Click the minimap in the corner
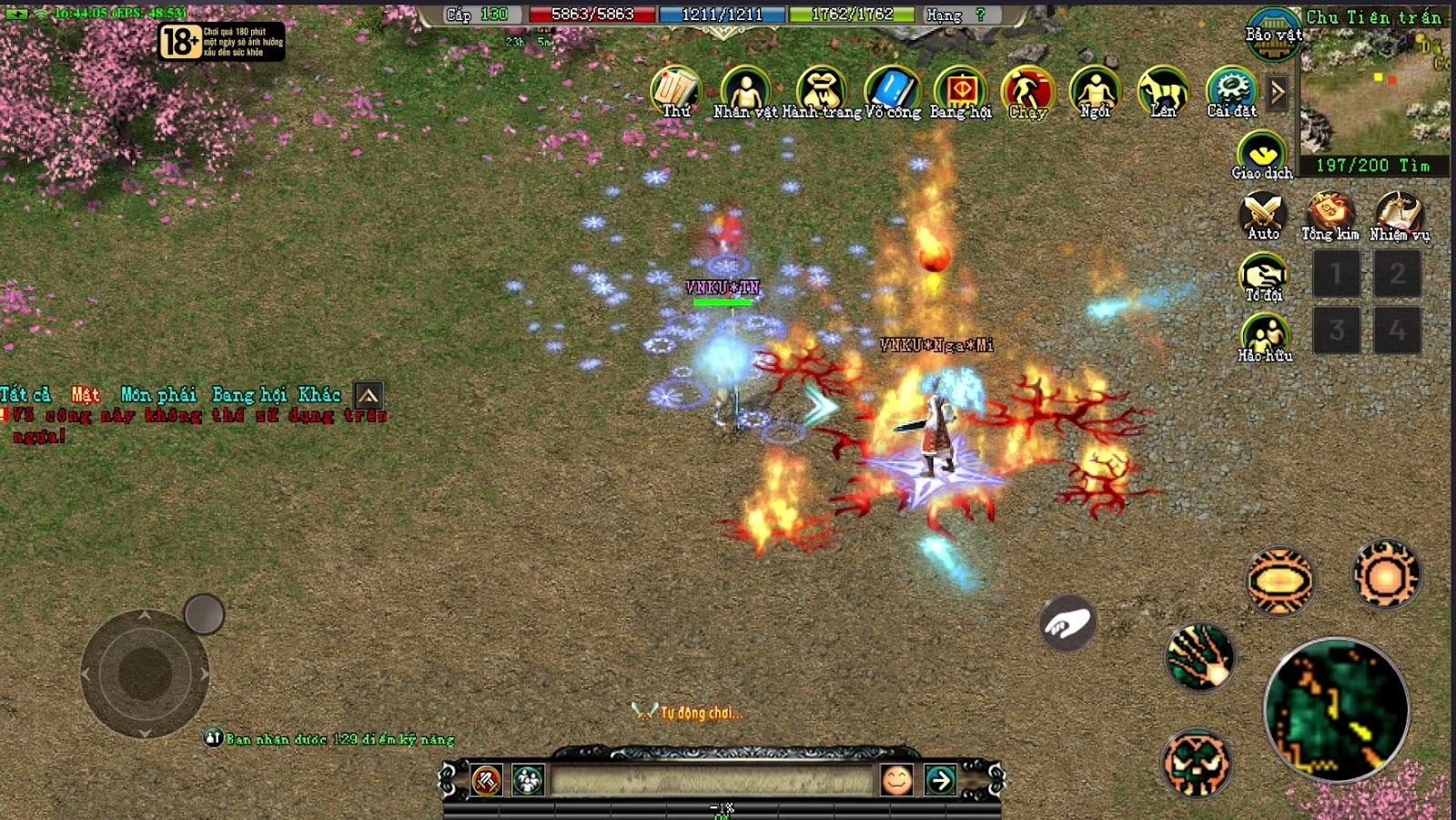Screen dimensions: 1456x820 [x=1375, y=91]
